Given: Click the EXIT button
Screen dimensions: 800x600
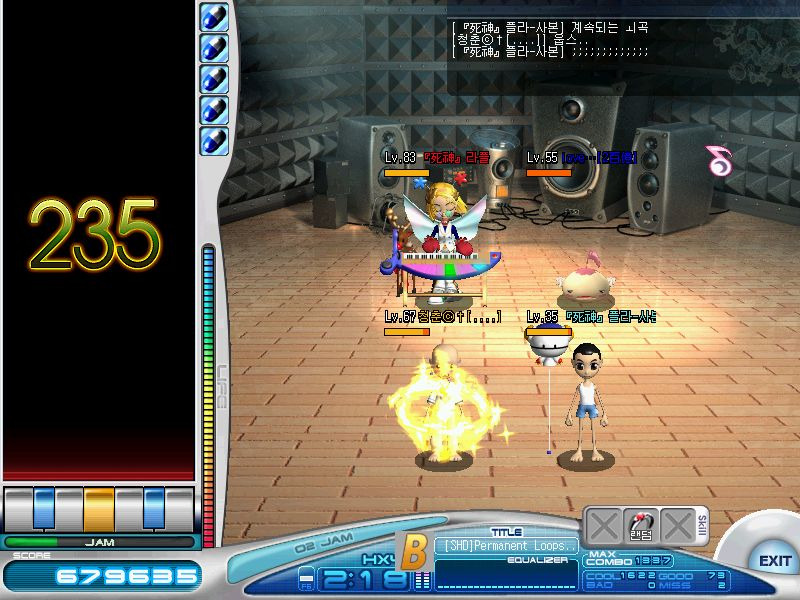Looking at the screenshot, I should [774, 560].
